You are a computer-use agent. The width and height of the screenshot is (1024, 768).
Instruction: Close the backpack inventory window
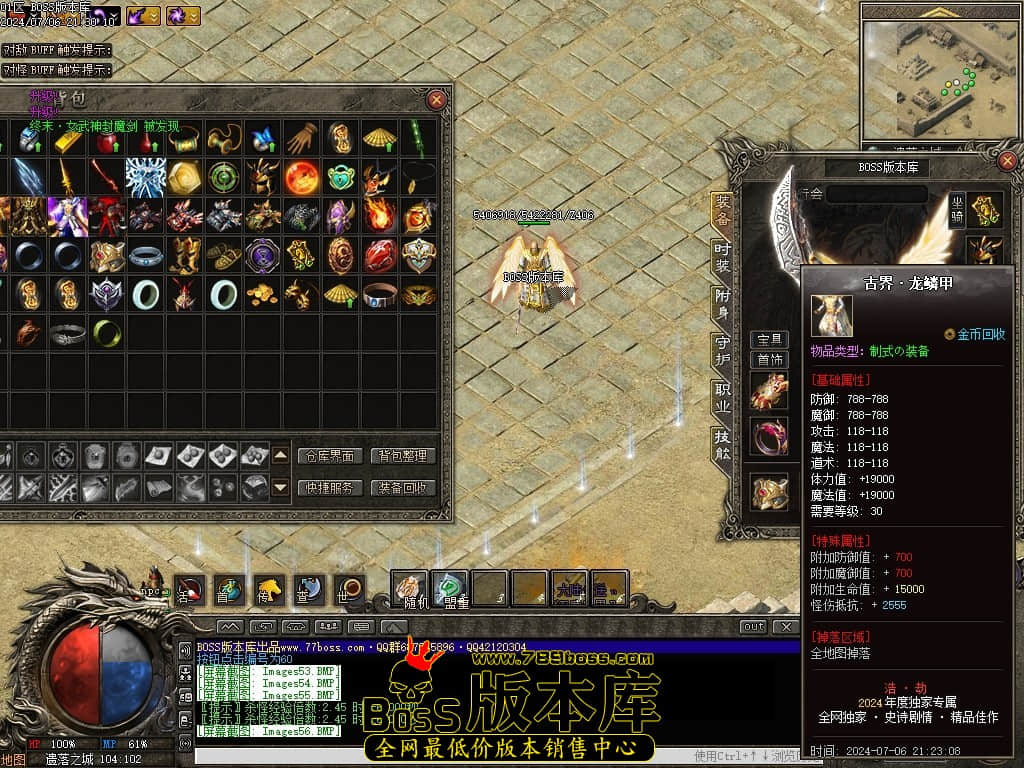(437, 100)
